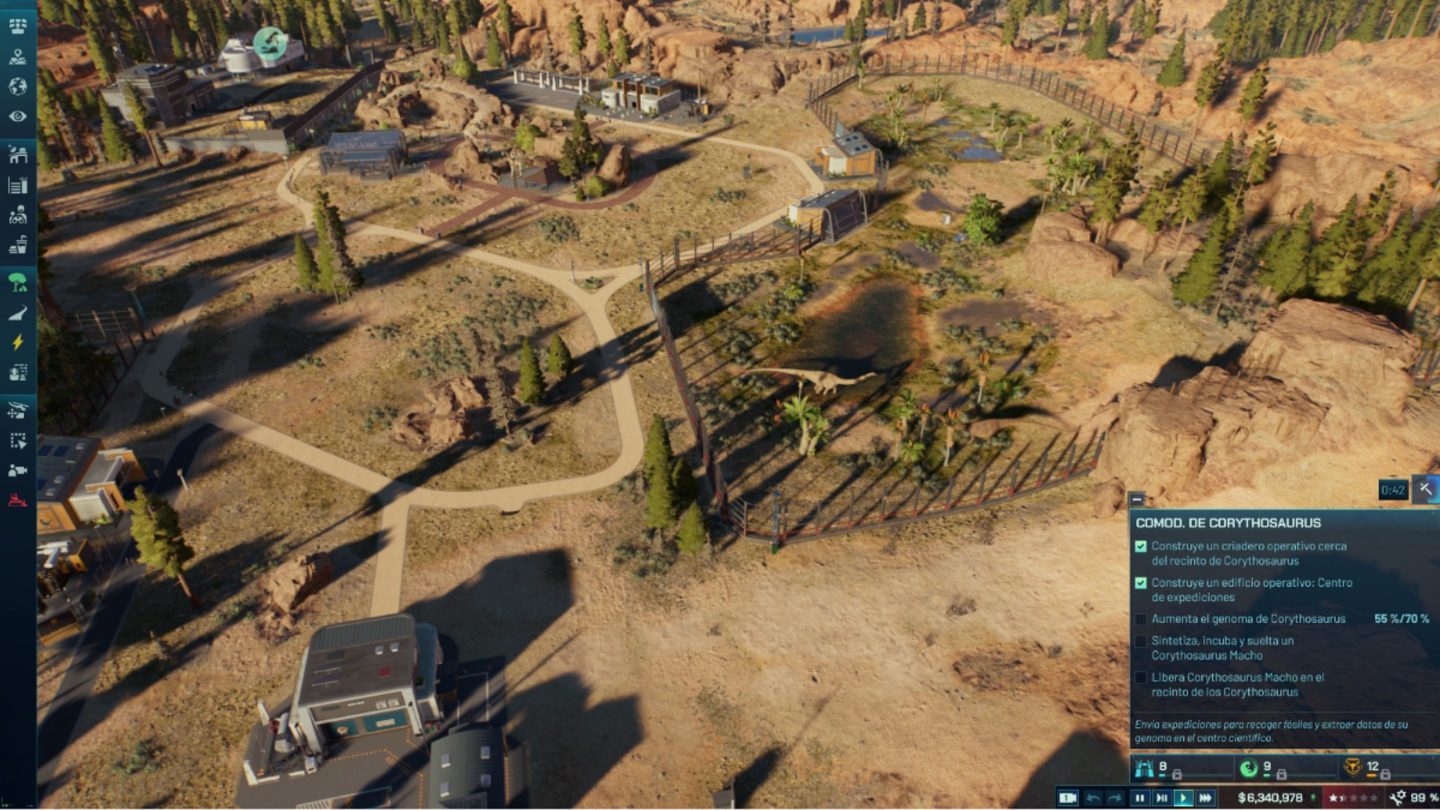
Task: Click the $6,340,978 money balance
Action: [1270, 796]
